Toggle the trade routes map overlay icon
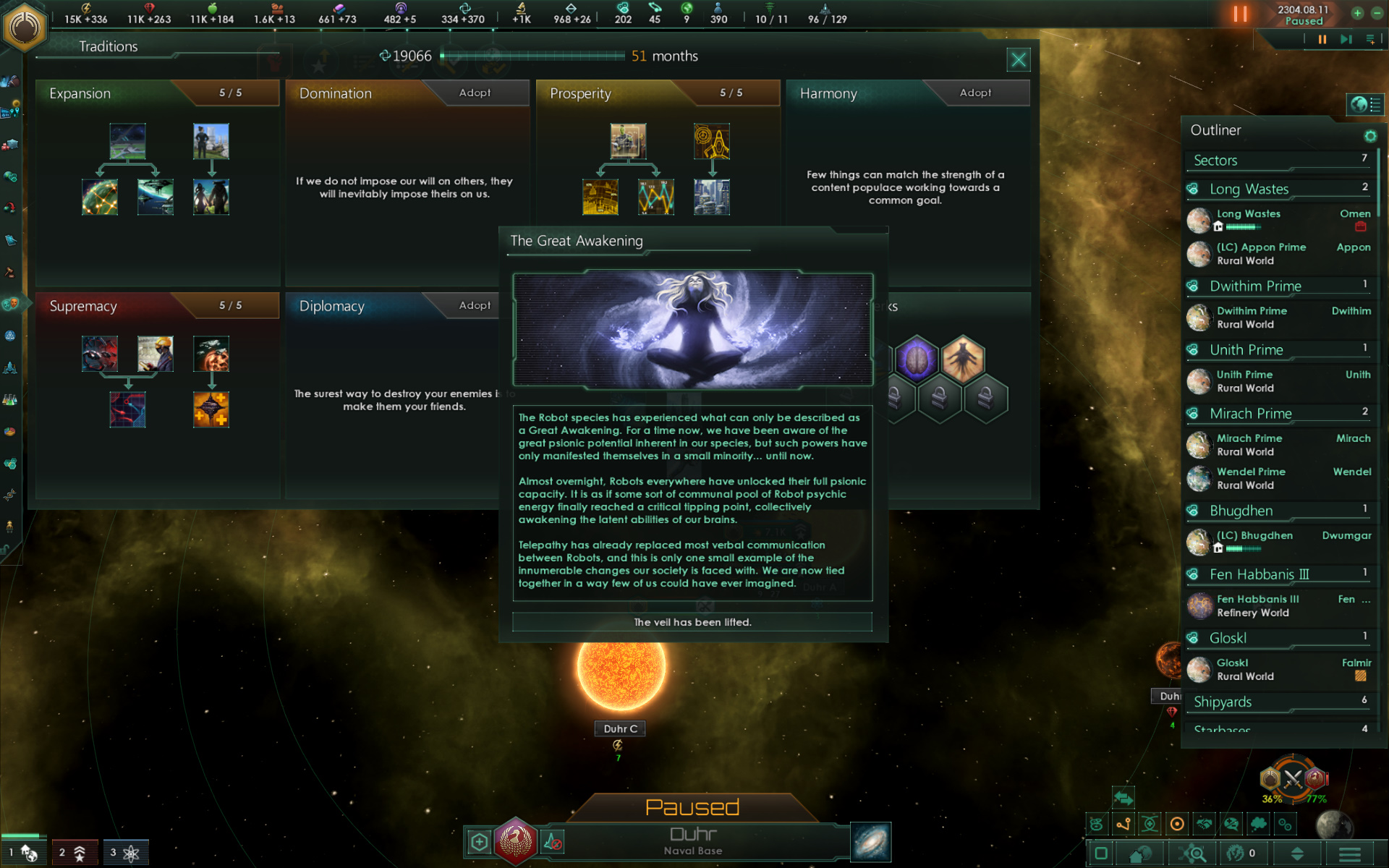 click(x=1124, y=824)
